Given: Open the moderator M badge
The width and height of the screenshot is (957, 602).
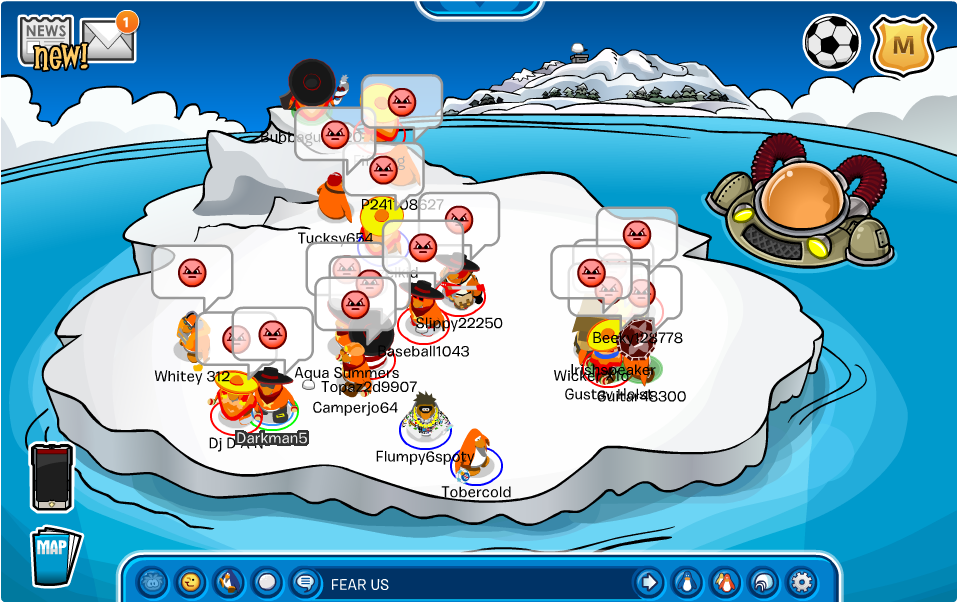Looking at the screenshot, I should (903, 44).
